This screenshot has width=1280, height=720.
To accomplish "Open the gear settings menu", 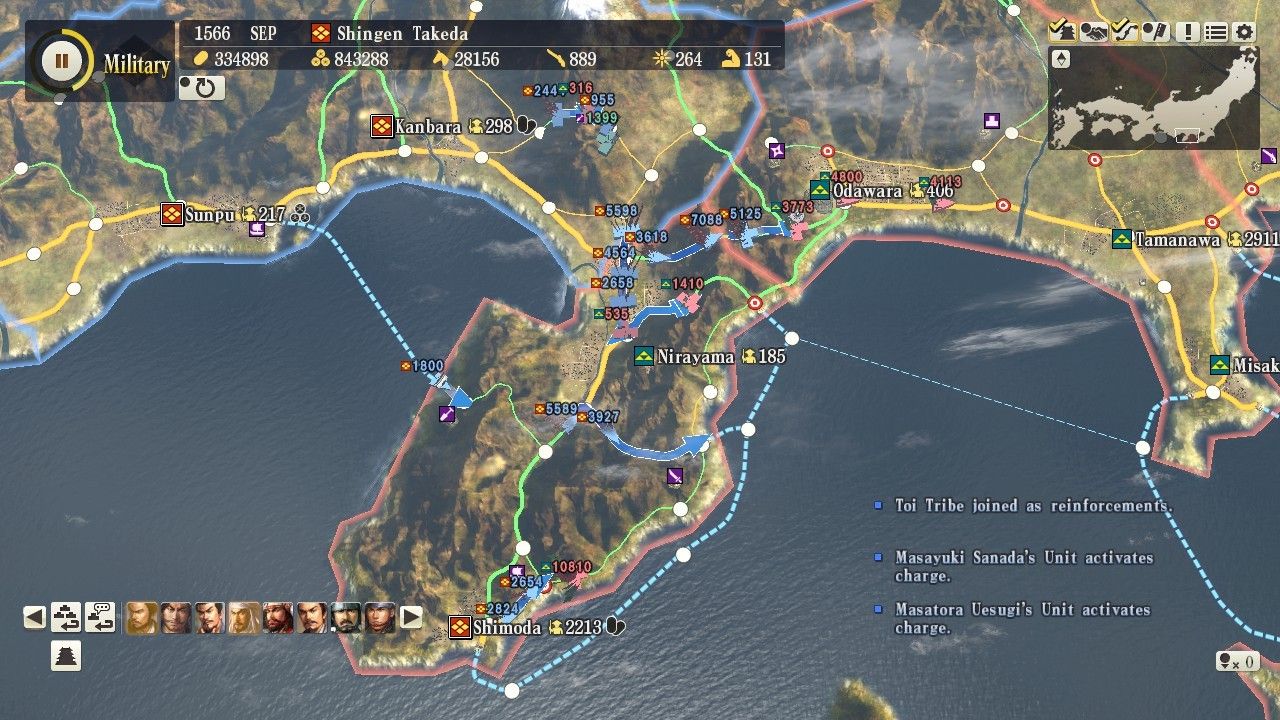I will click(x=1244, y=32).
